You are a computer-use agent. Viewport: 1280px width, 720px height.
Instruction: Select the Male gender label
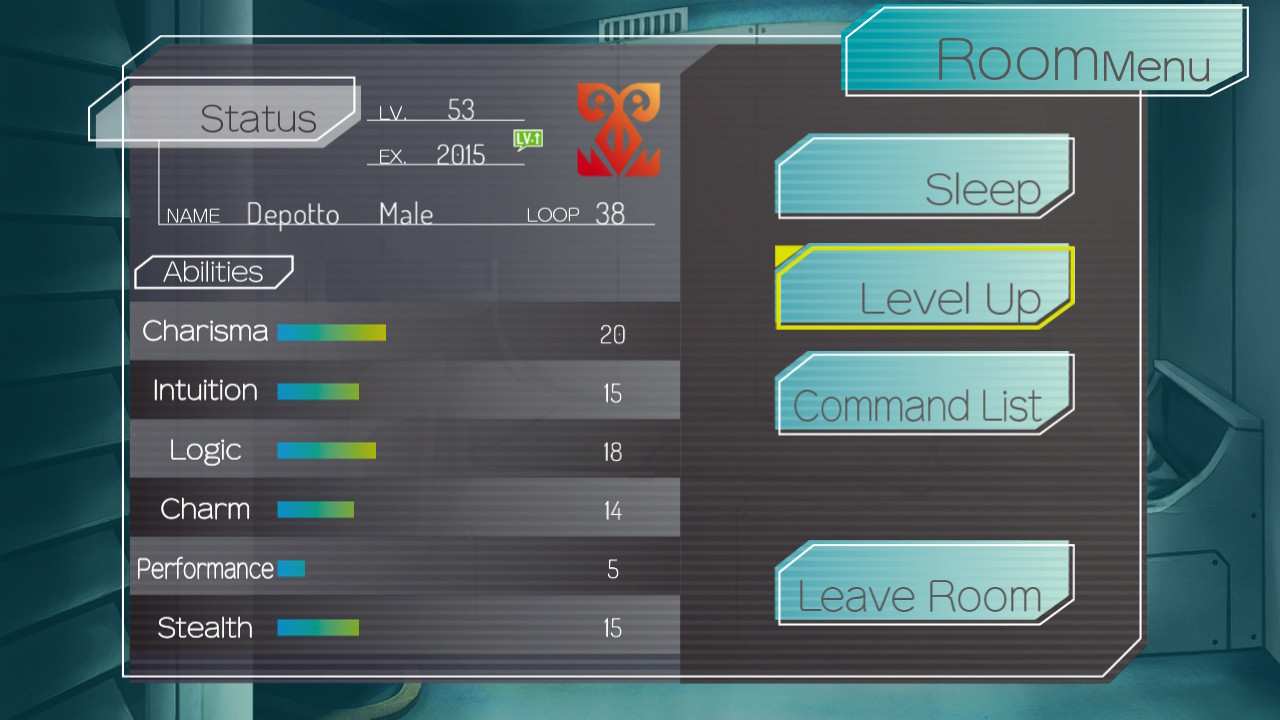[405, 213]
